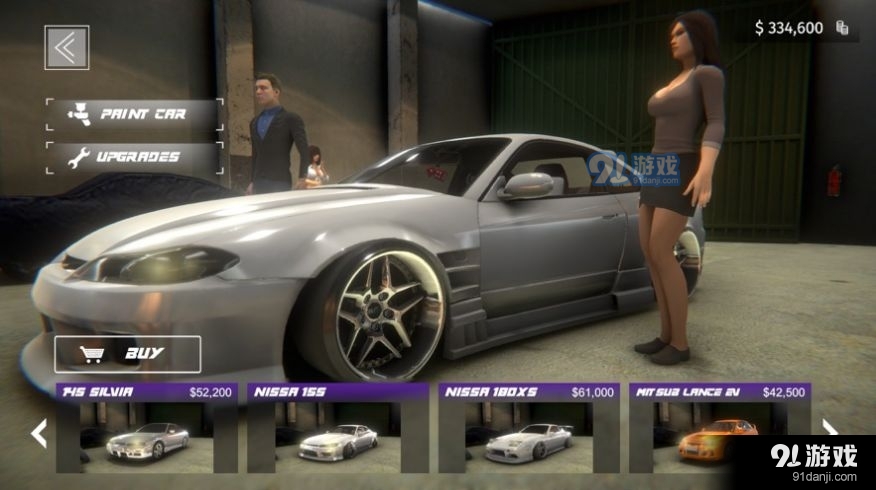Open the Paint Car menu
Viewport: 876px width, 490px height.
(x=134, y=115)
